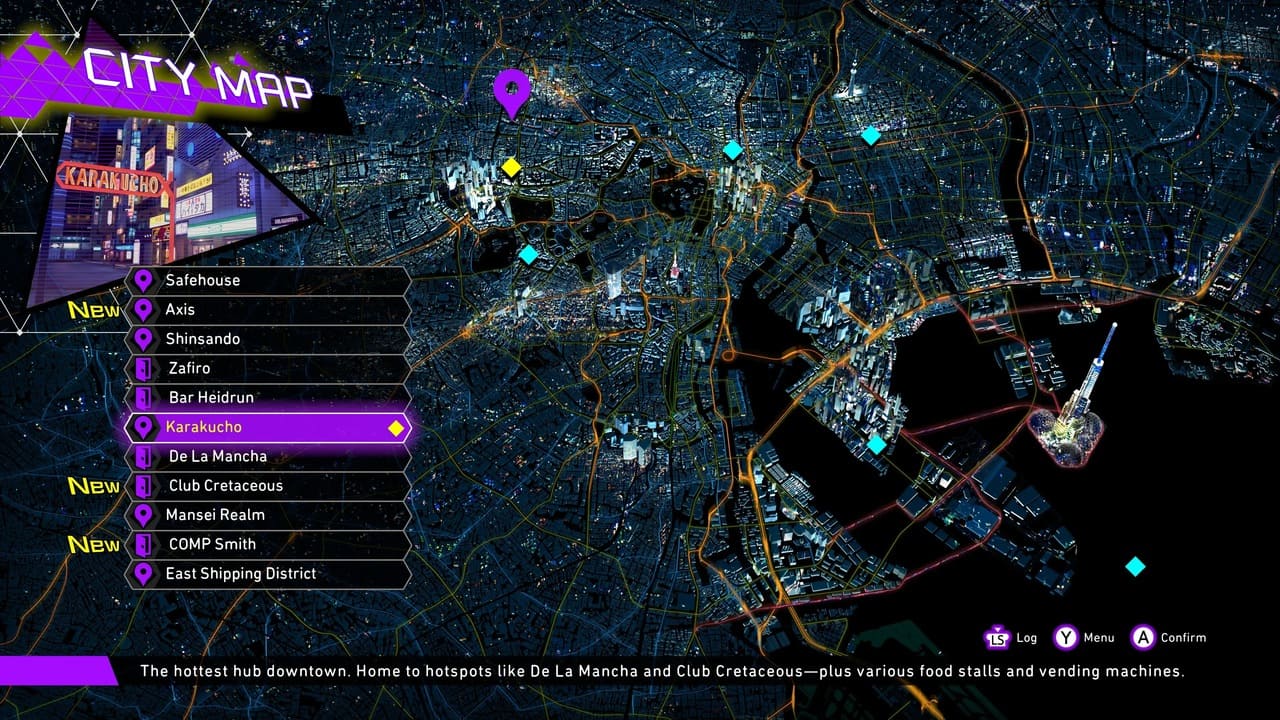Travel to Shinsando
Viewport: 1280px width, 720px height.
[x=266, y=339]
